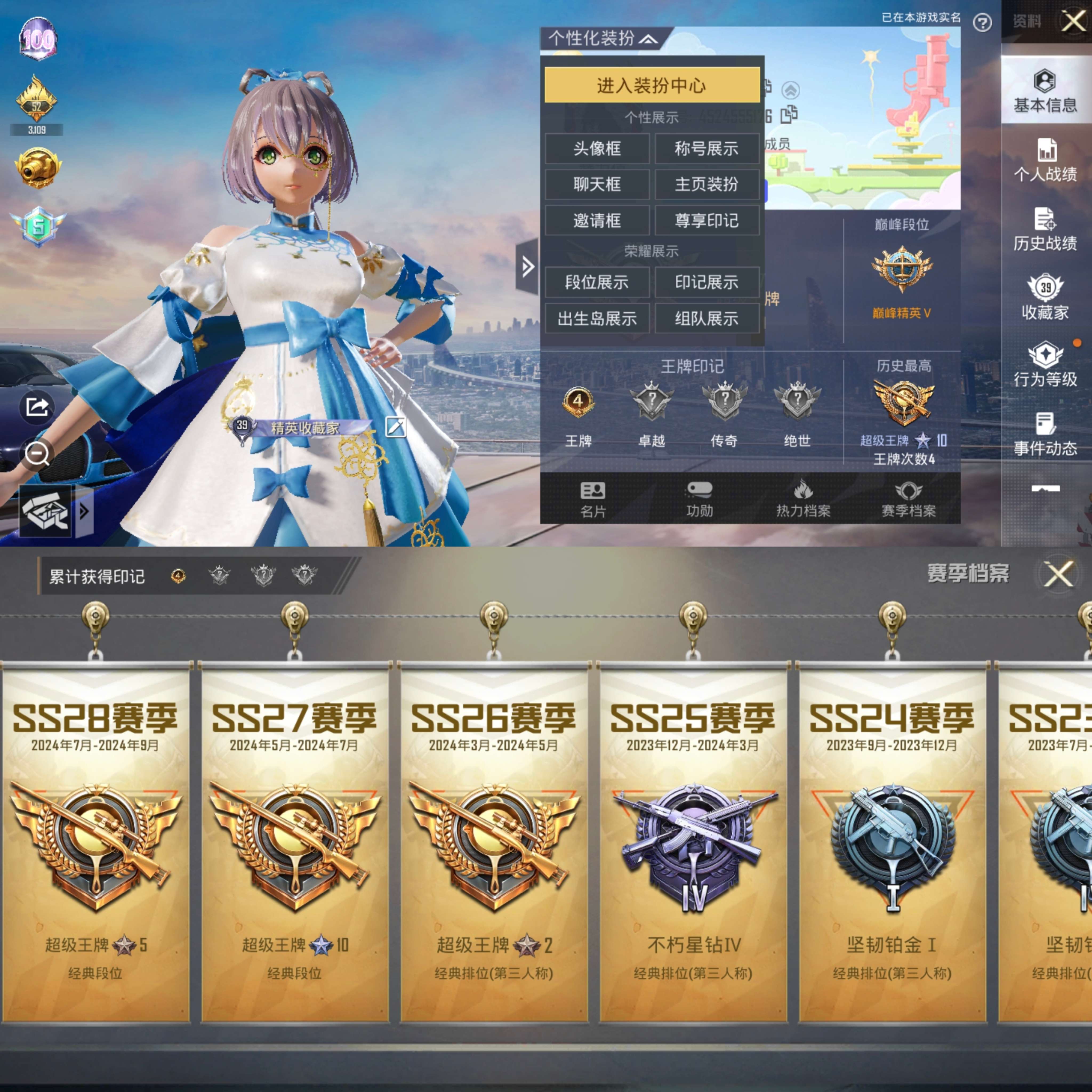
Task: Open 出生岛展示 spawn island display
Action: (x=597, y=319)
